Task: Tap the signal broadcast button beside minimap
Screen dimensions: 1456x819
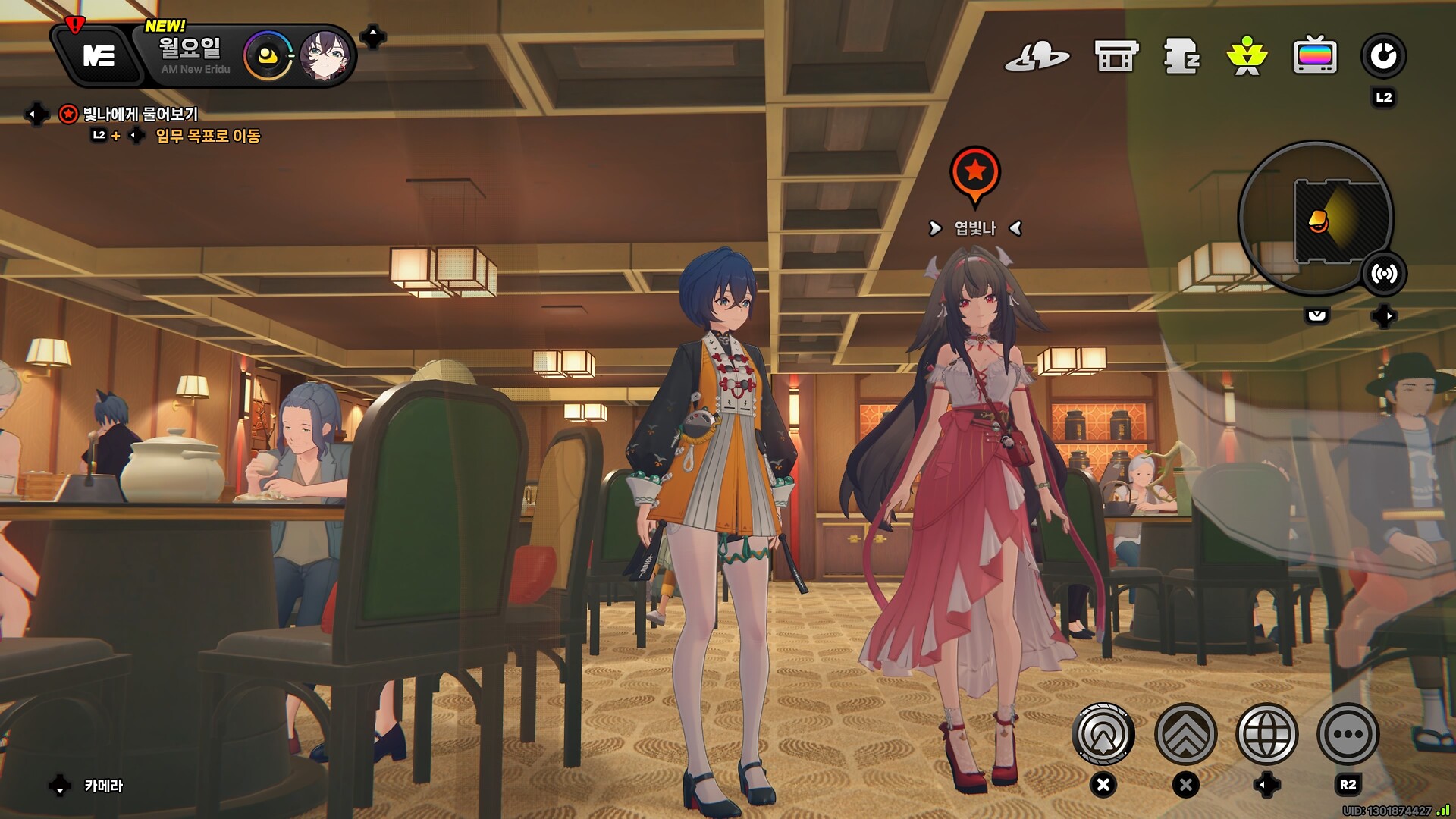Action: (1384, 274)
